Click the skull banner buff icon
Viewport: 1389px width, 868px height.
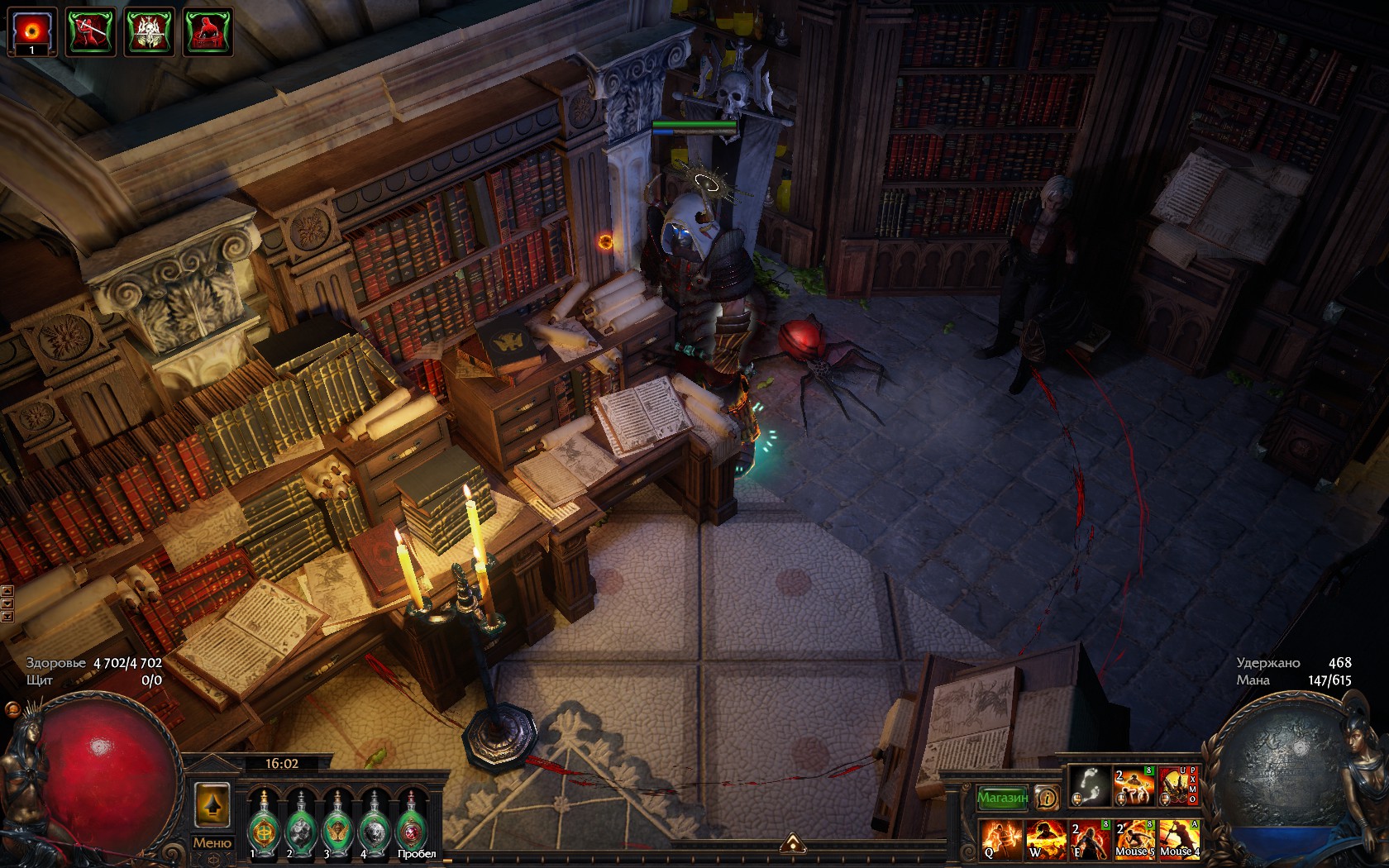pos(150,31)
